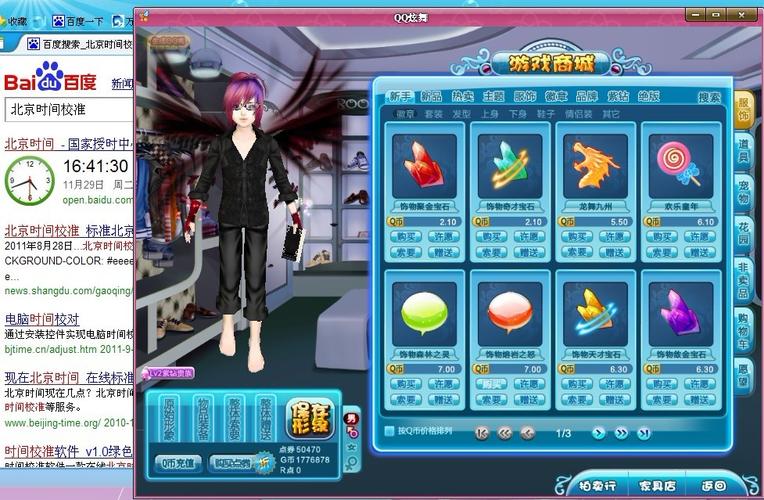Filter items by 发型 subcategory
The image size is (764, 500).
click(x=461, y=114)
